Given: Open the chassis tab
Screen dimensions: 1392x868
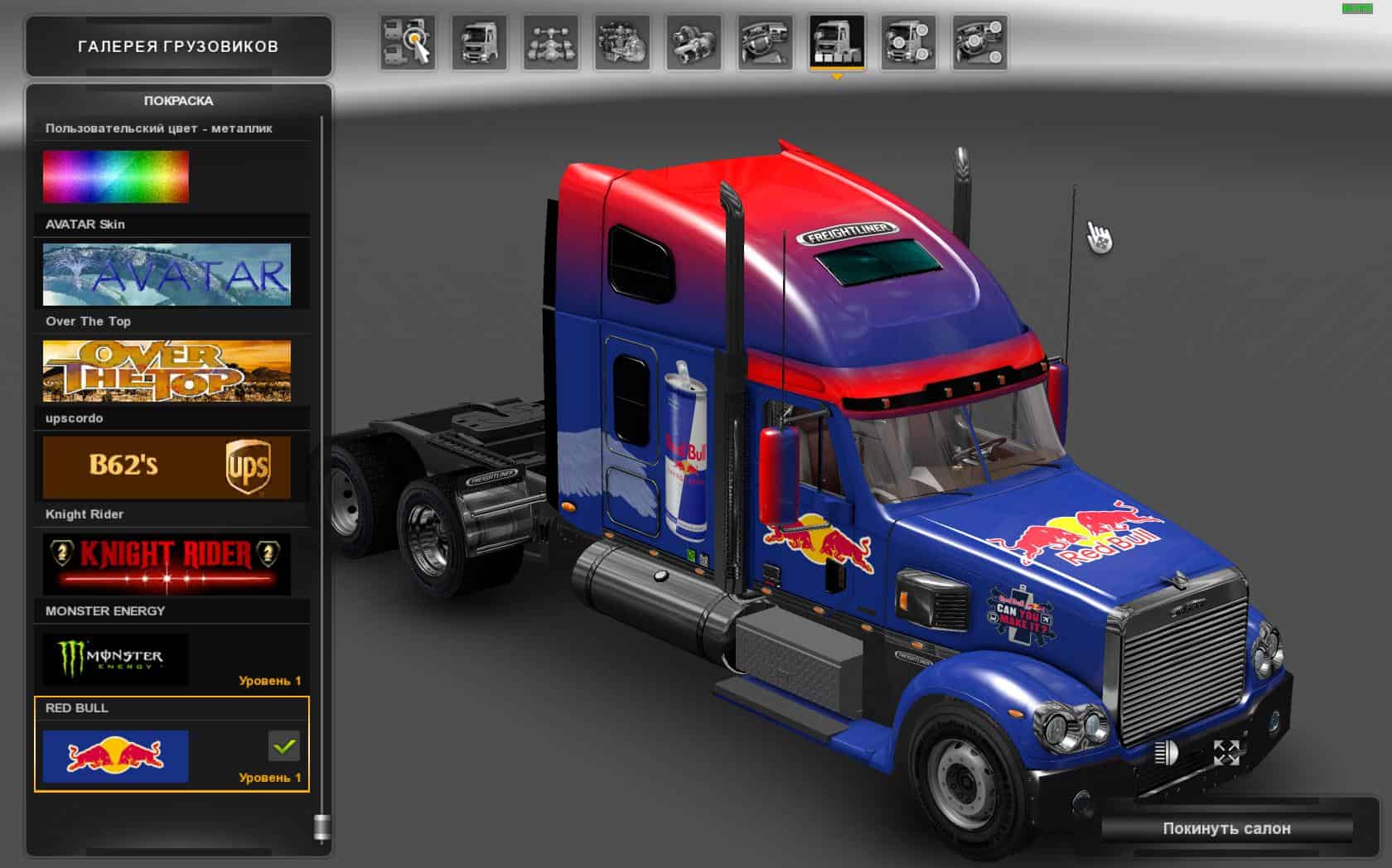Looking at the screenshot, I should click(550, 42).
